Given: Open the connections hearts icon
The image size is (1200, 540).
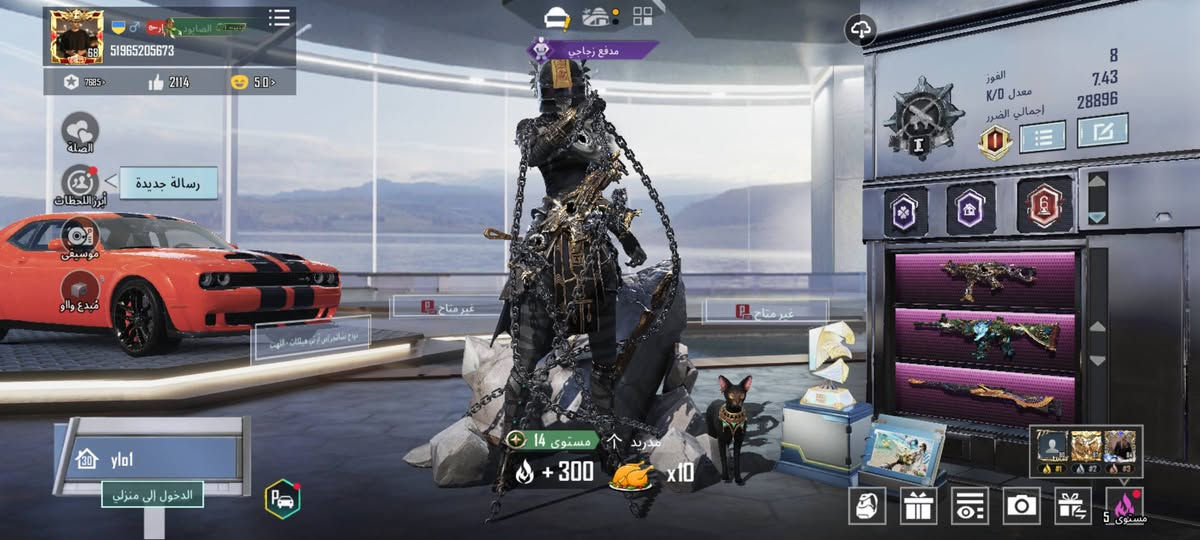Looking at the screenshot, I should pyautogui.click(x=80, y=132).
